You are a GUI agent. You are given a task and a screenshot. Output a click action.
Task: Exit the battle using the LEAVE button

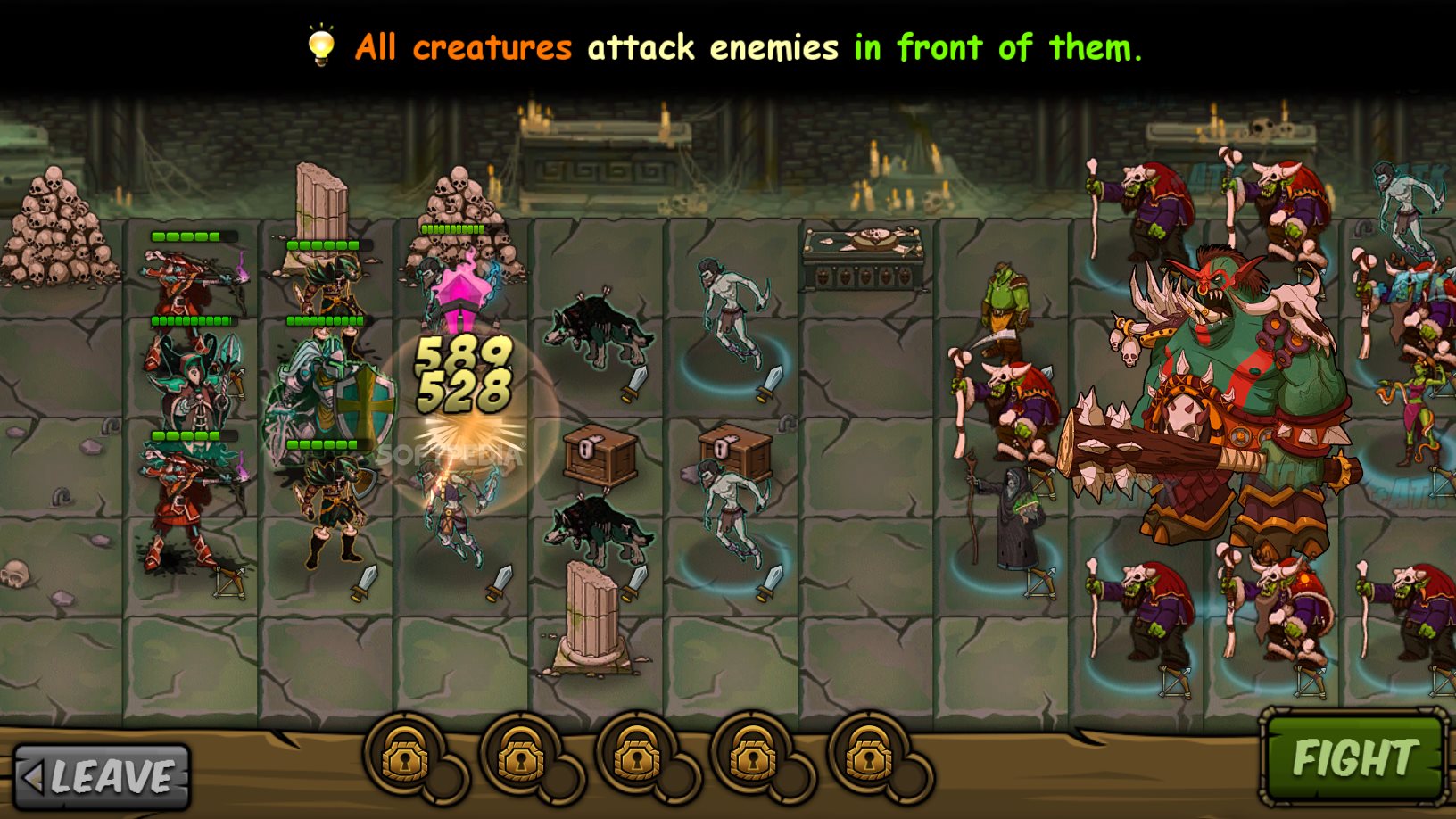coord(103,776)
